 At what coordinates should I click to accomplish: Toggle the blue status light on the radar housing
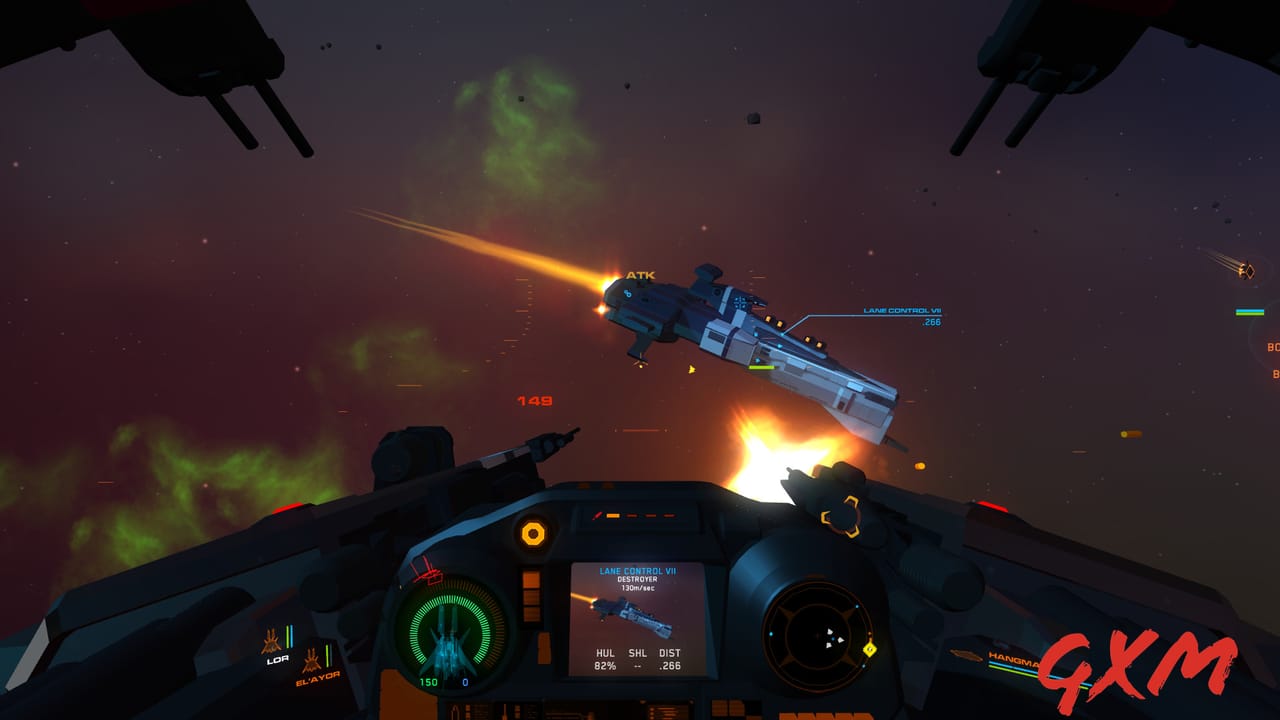(x=857, y=606)
